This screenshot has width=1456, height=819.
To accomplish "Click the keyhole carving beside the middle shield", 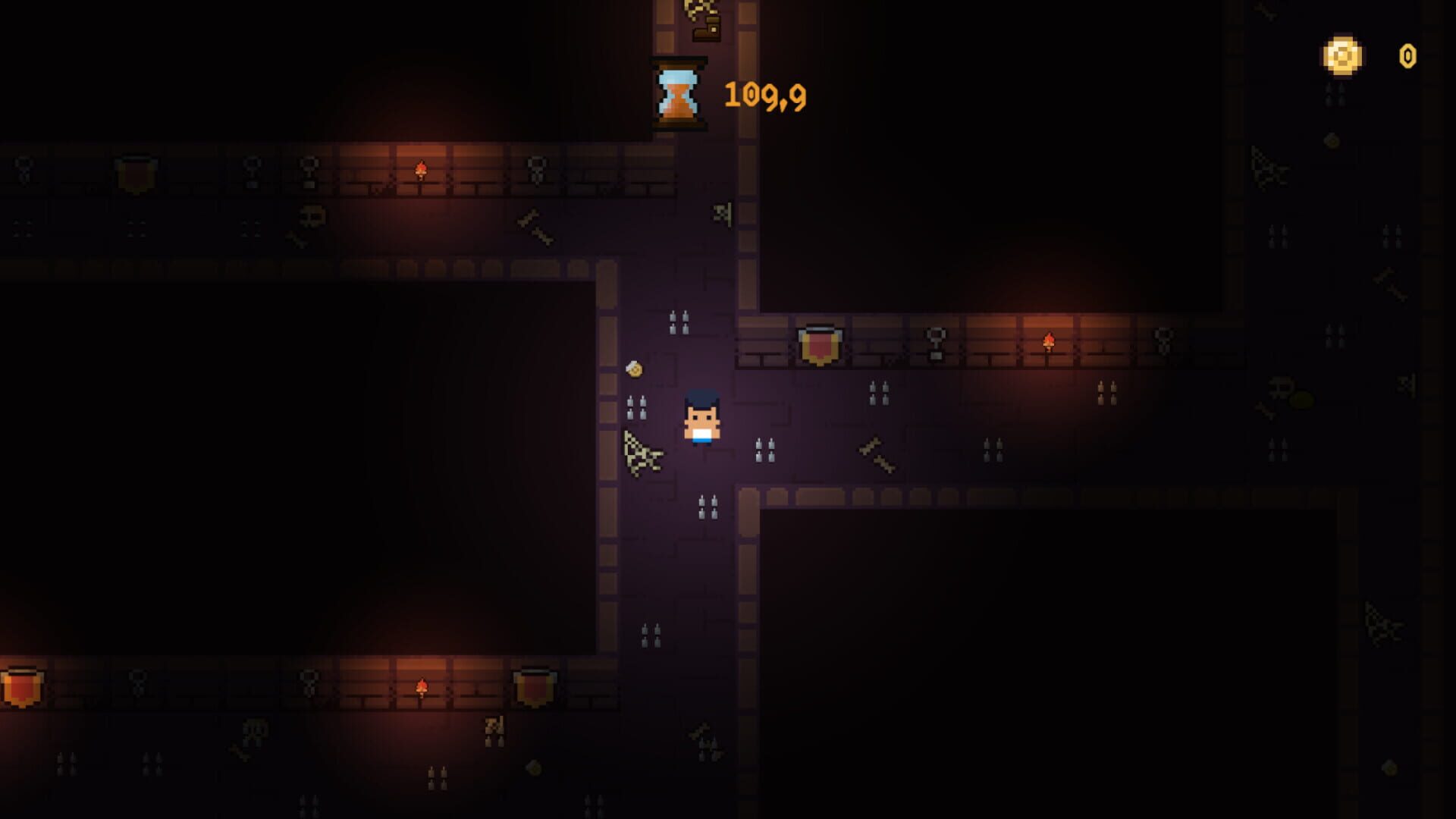I will coord(937,341).
